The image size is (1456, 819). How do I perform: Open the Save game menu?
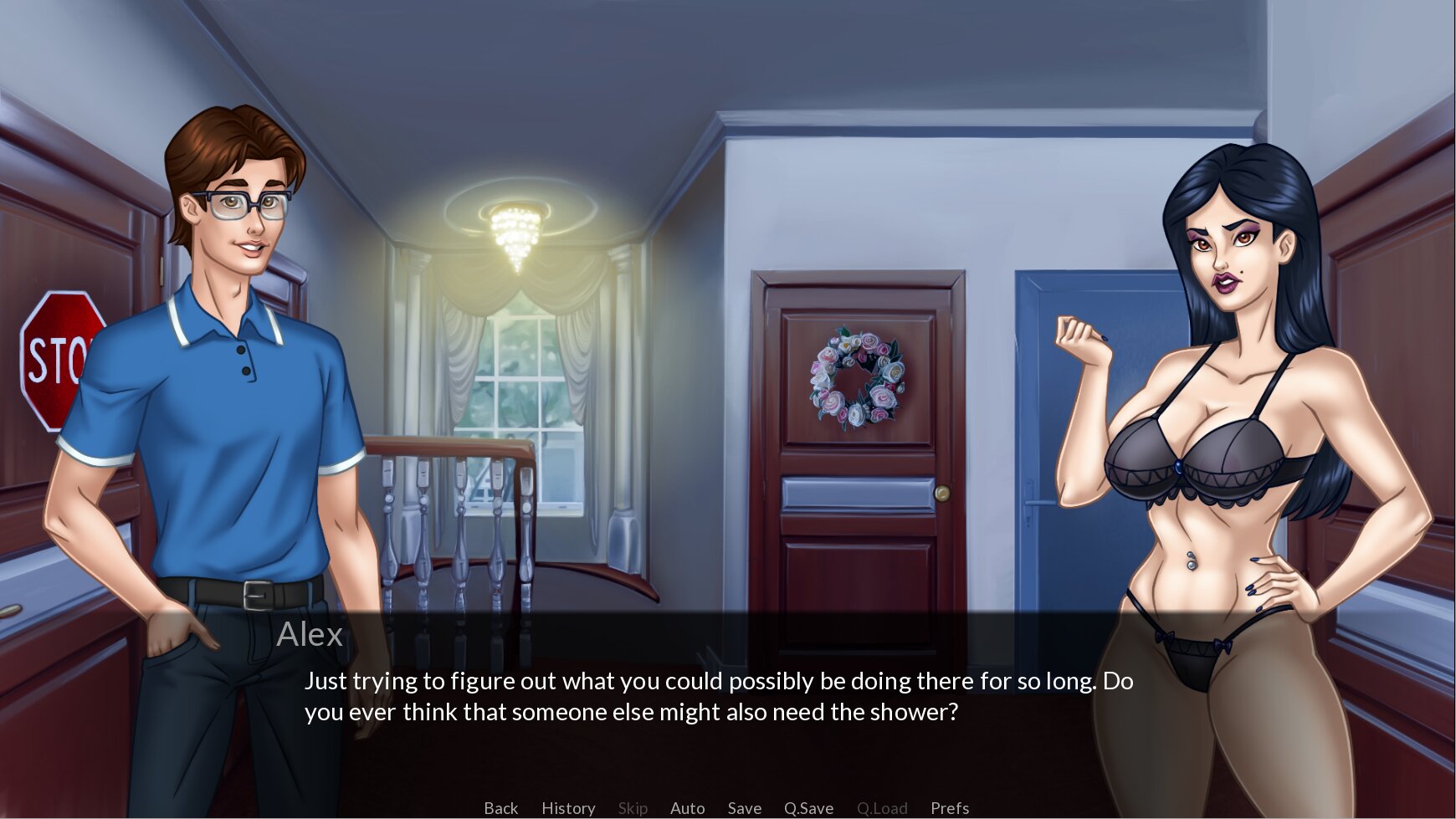(744, 808)
